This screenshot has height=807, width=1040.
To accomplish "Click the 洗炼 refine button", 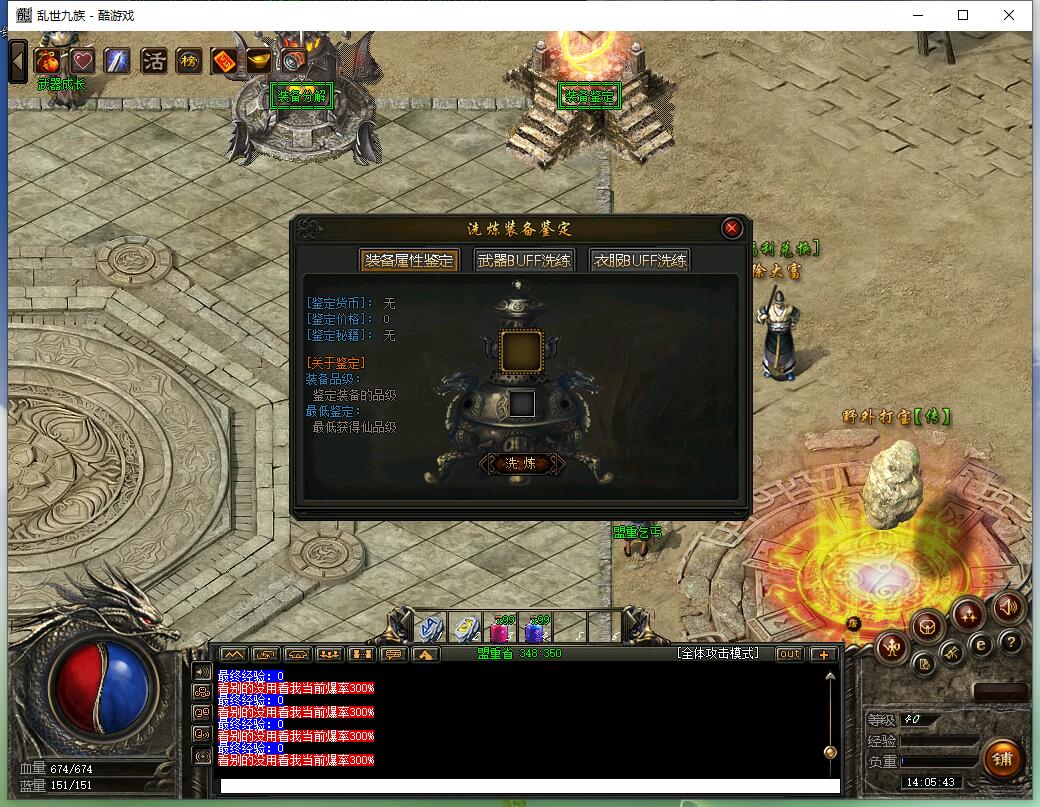I will tap(522, 463).
